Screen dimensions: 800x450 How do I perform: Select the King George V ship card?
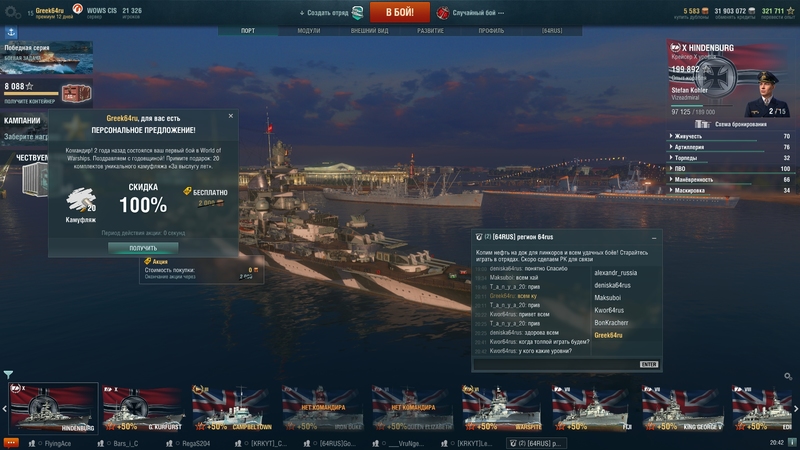pyautogui.click(x=682, y=409)
